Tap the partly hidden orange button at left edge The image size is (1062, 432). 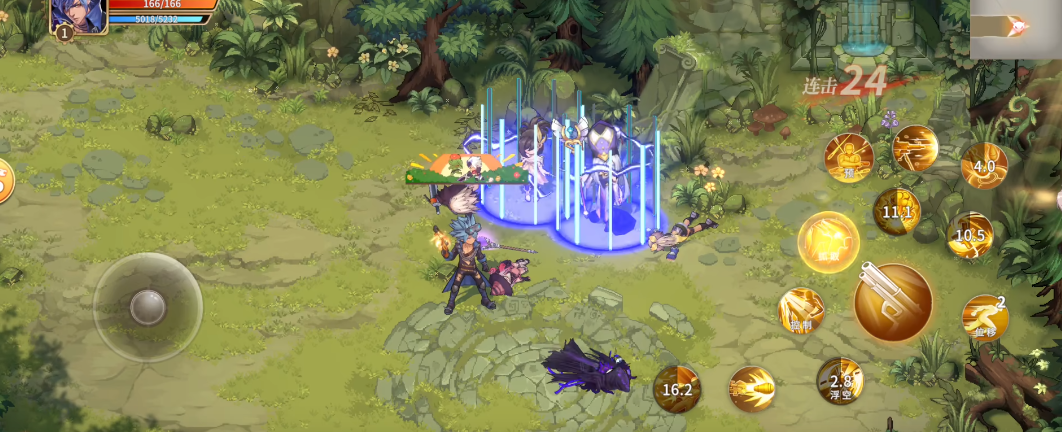point(5,181)
